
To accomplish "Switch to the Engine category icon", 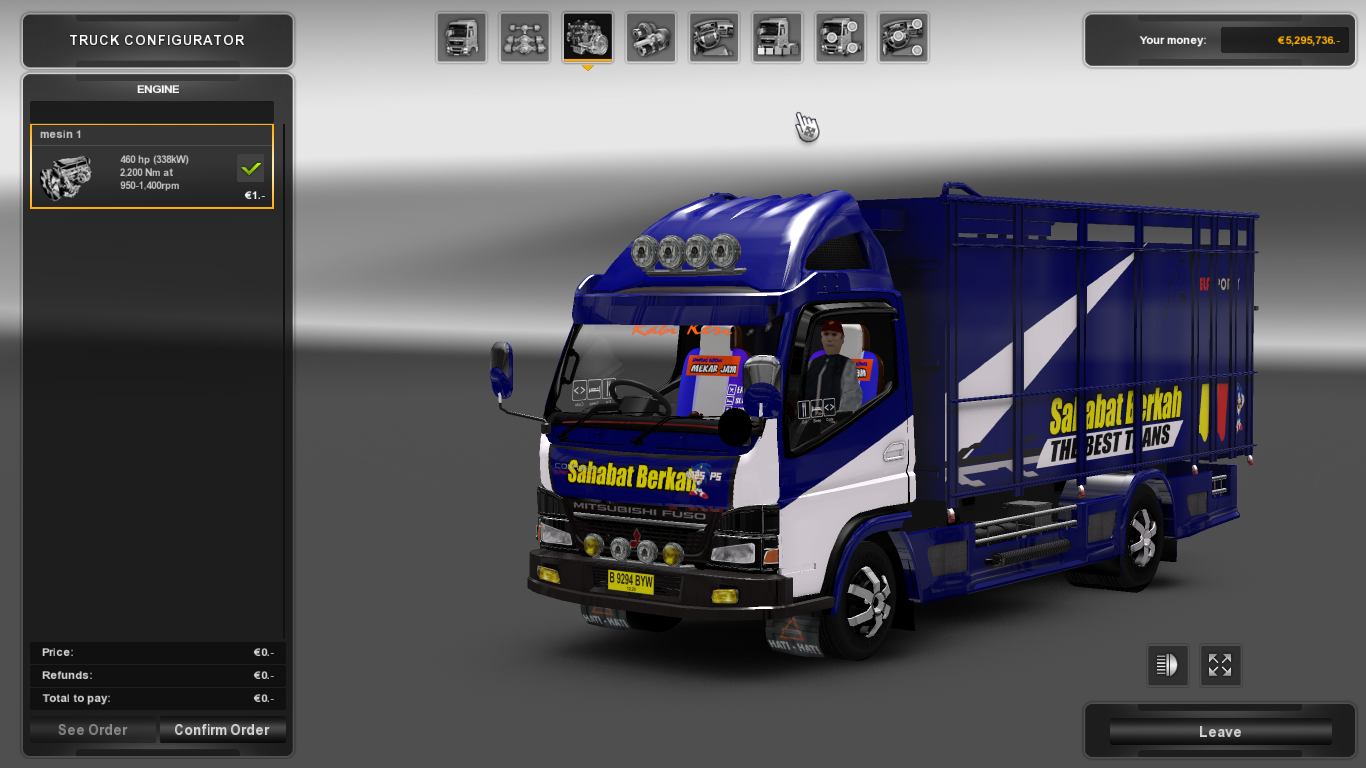I will (587, 37).
